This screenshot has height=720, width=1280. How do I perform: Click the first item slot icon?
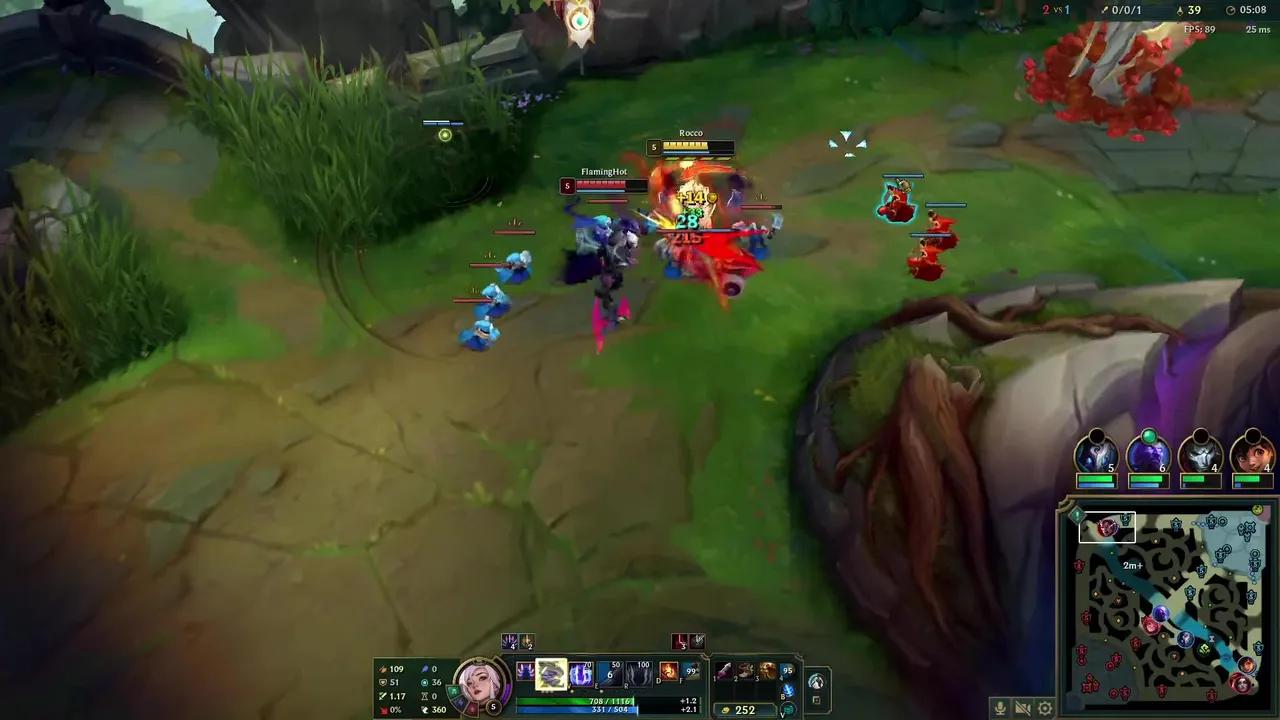[722, 672]
